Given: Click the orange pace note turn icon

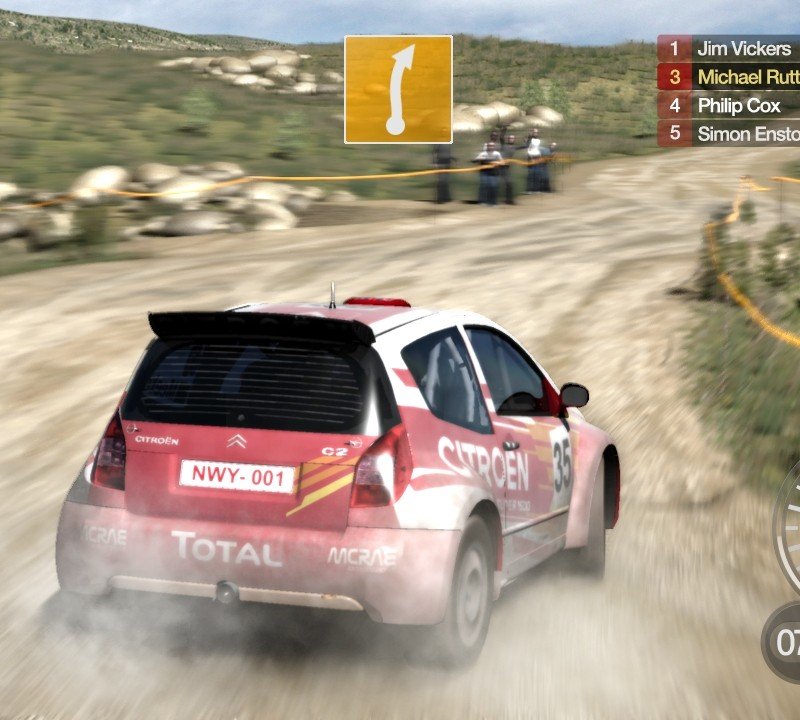Looking at the screenshot, I should [398, 90].
